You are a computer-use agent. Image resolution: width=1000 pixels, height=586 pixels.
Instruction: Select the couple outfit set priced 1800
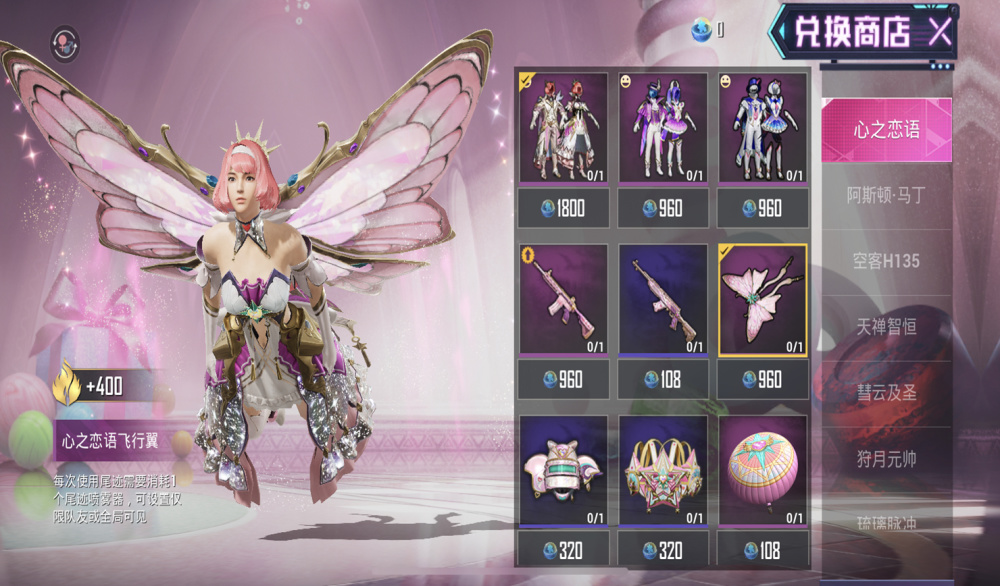coord(563,127)
